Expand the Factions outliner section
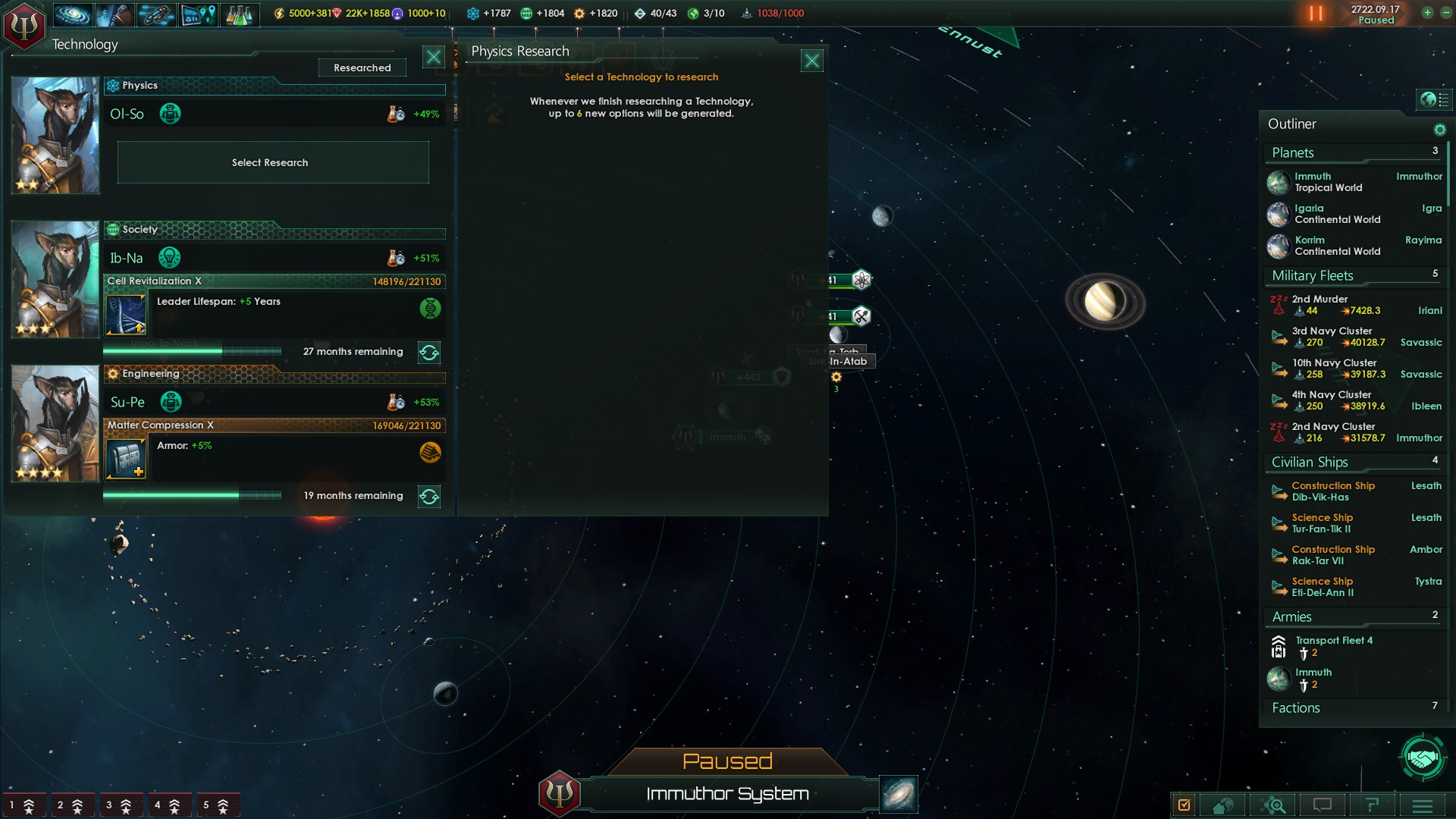 [x=1296, y=708]
